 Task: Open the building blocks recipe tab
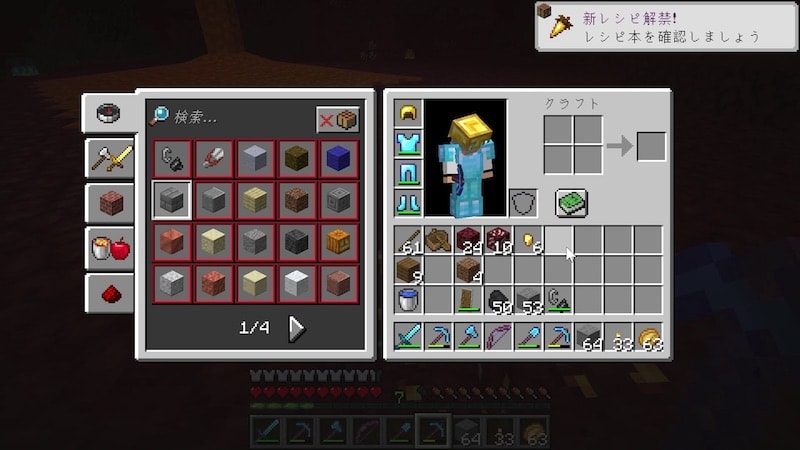[x=108, y=204]
